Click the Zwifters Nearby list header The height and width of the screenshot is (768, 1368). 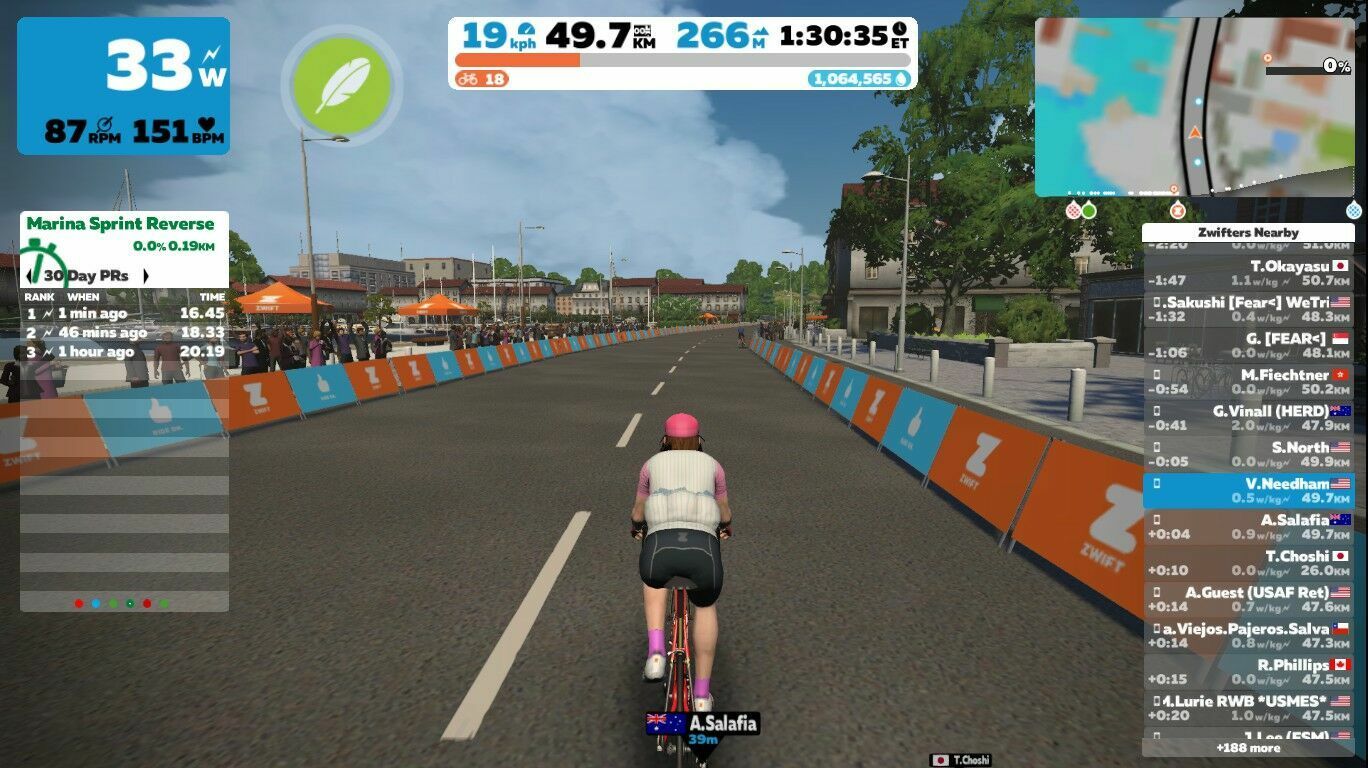[1247, 232]
